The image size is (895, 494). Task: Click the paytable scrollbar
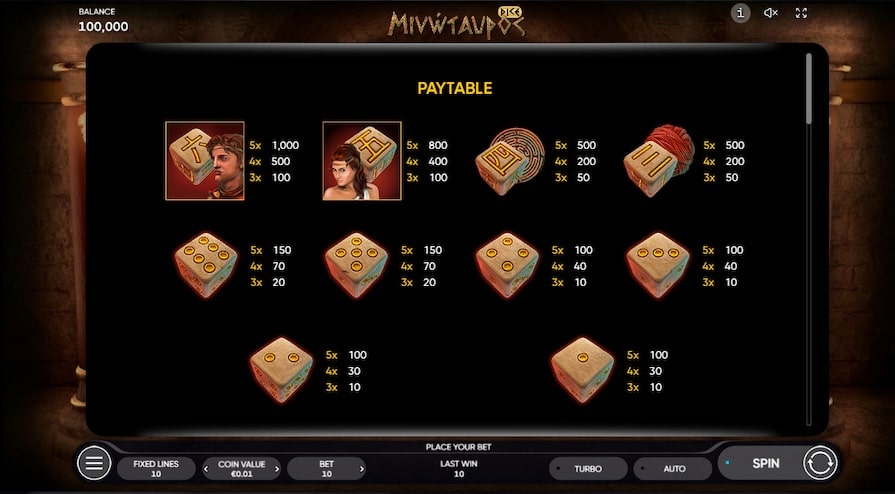(x=809, y=90)
